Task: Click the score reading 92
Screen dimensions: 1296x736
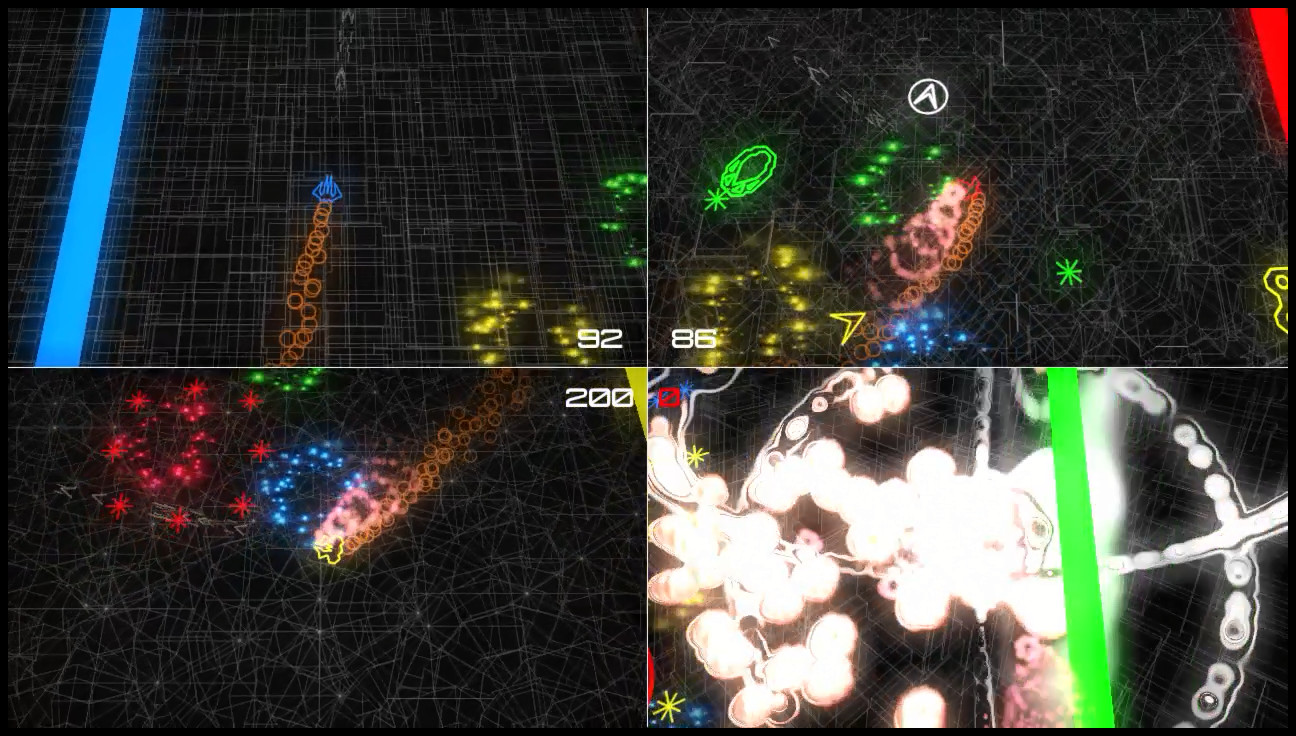Action: click(601, 339)
